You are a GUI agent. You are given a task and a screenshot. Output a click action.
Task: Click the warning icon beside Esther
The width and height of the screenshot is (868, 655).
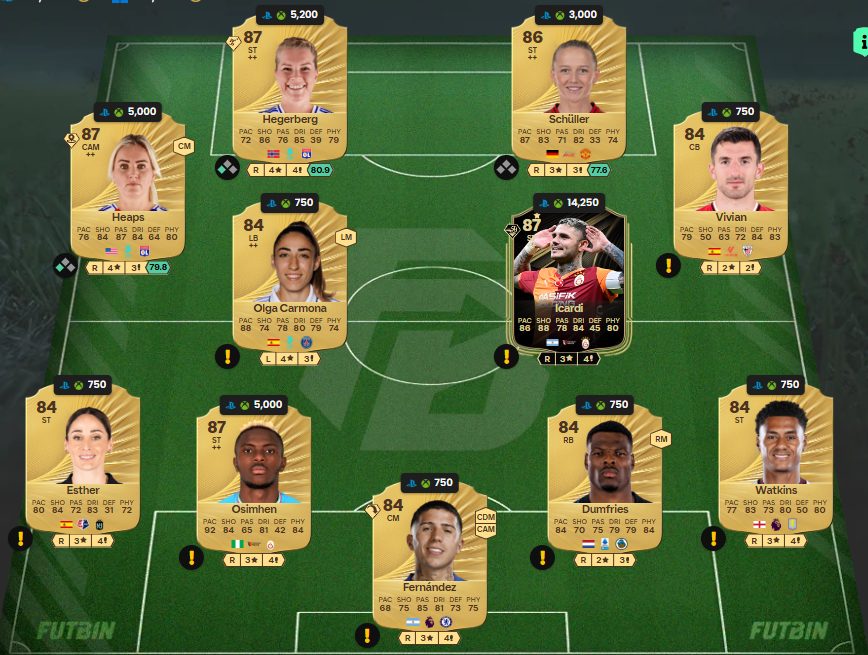pyautogui.click(x=21, y=538)
